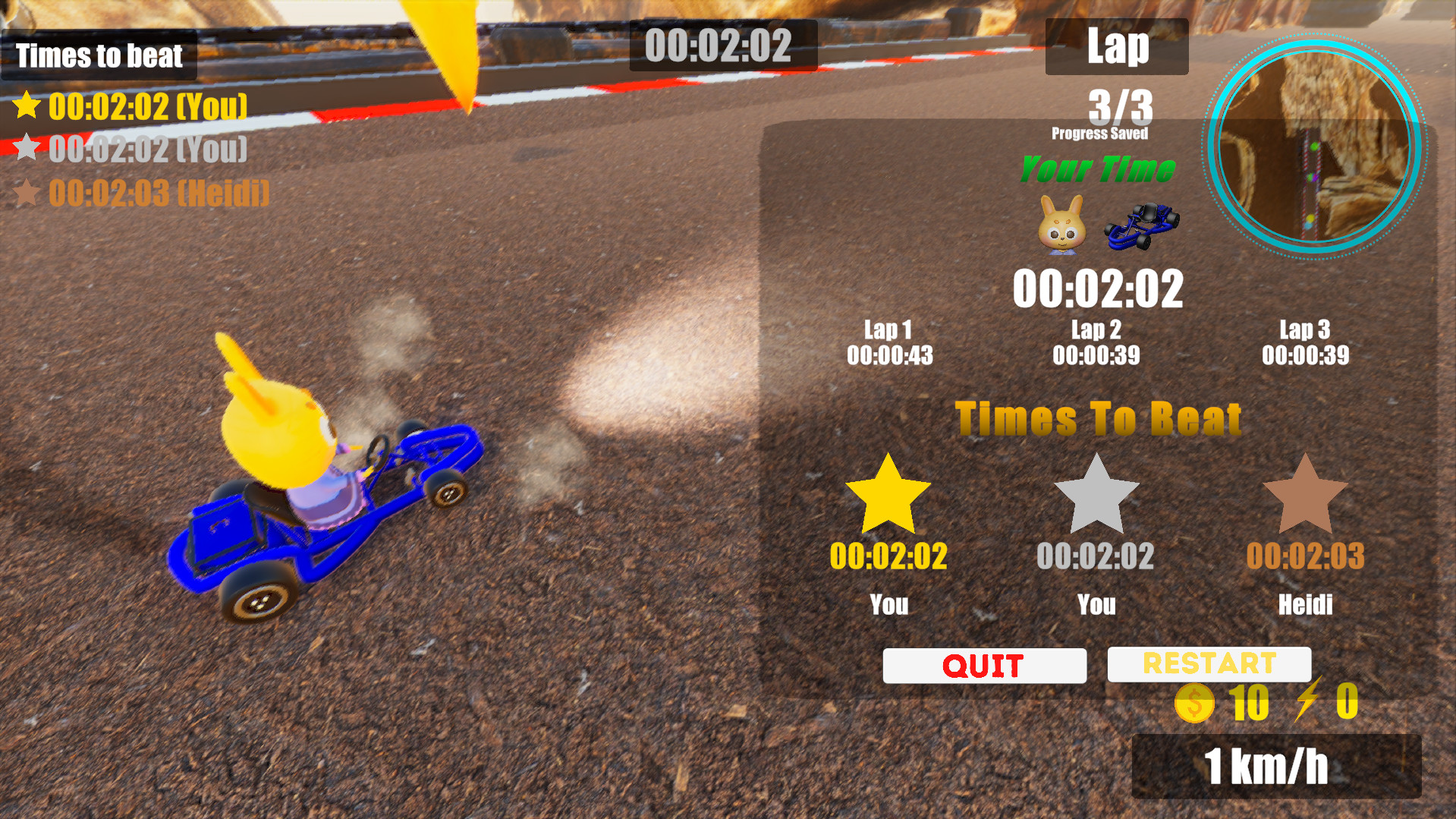Viewport: 1456px width, 819px height.
Task: Click the Times to beat panel header
Action: pyautogui.click(x=99, y=55)
